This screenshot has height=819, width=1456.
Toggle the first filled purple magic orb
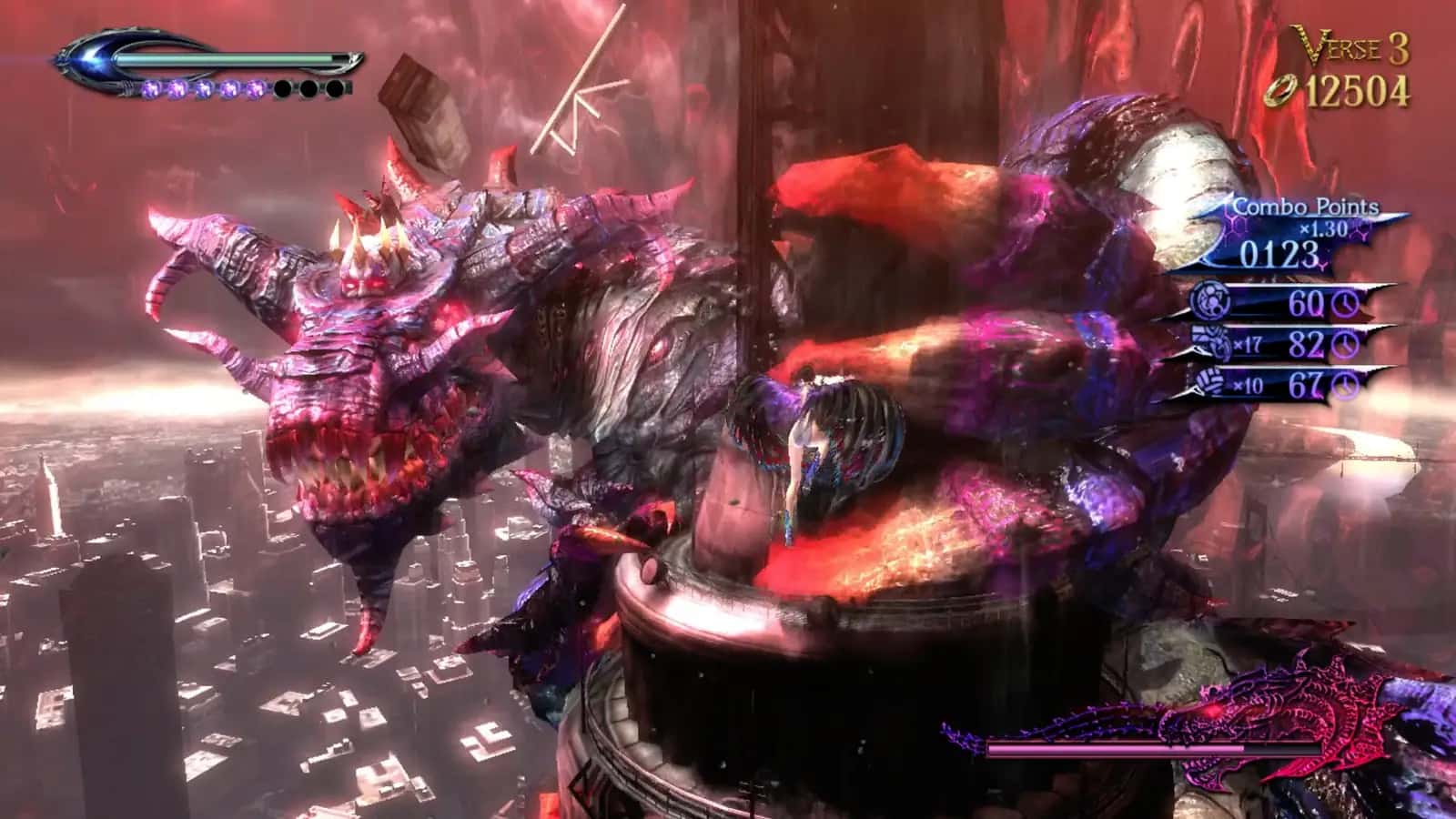(x=153, y=89)
